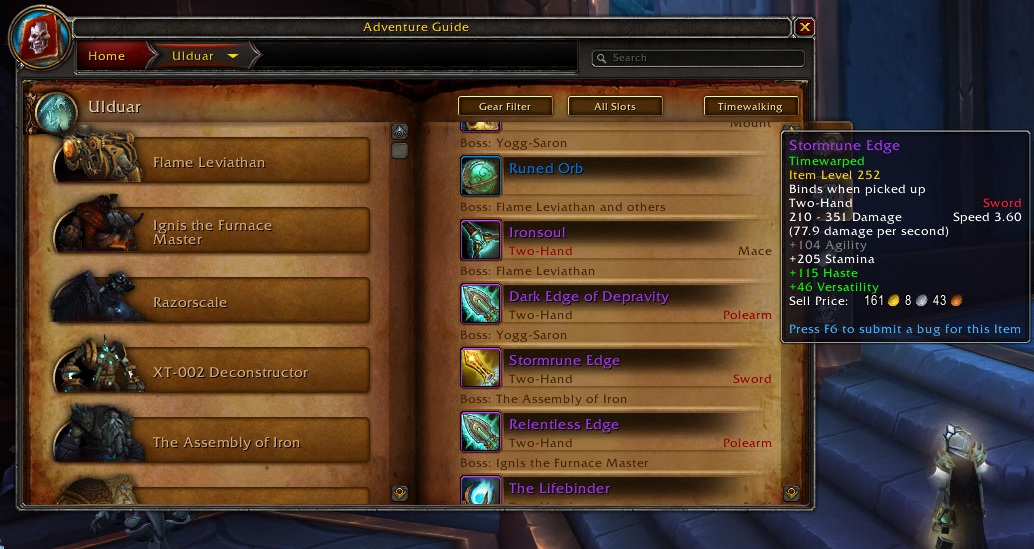Select Ignis the Furnace Master

coord(212,232)
